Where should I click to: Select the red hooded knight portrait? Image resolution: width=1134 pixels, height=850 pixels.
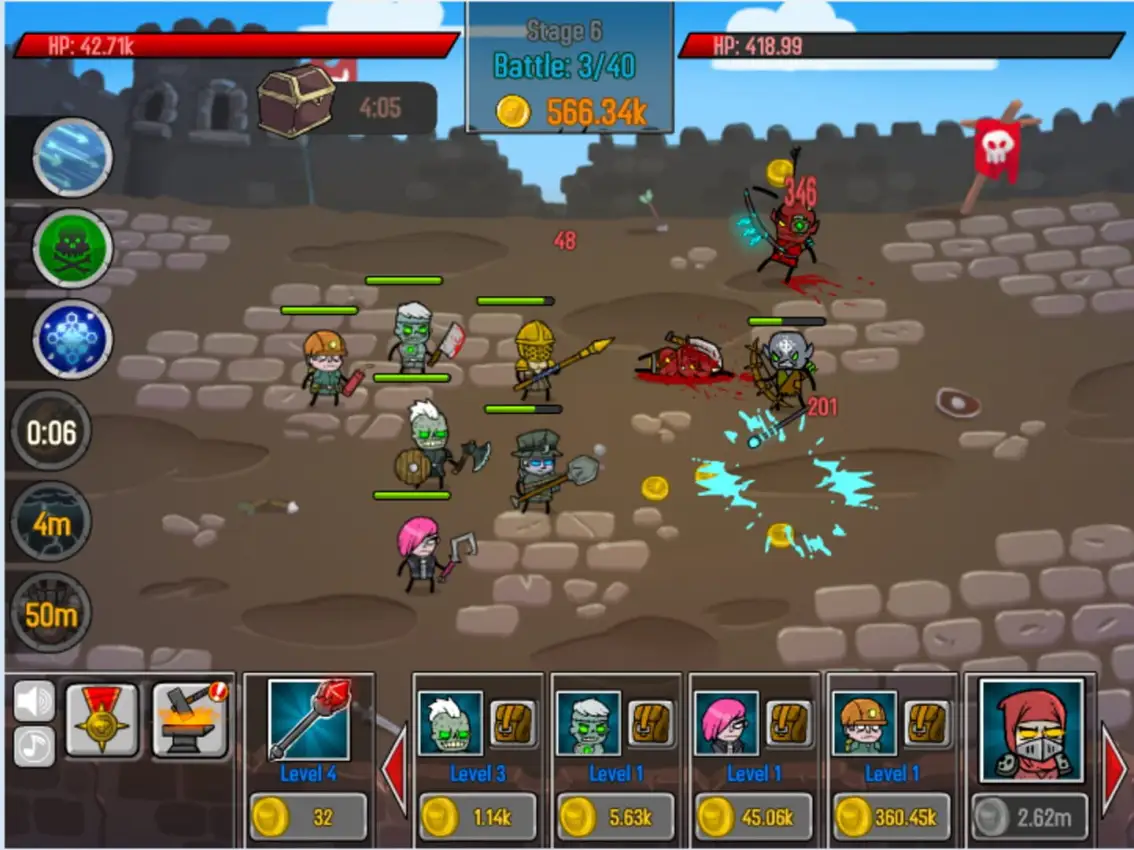[x=1031, y=730]
